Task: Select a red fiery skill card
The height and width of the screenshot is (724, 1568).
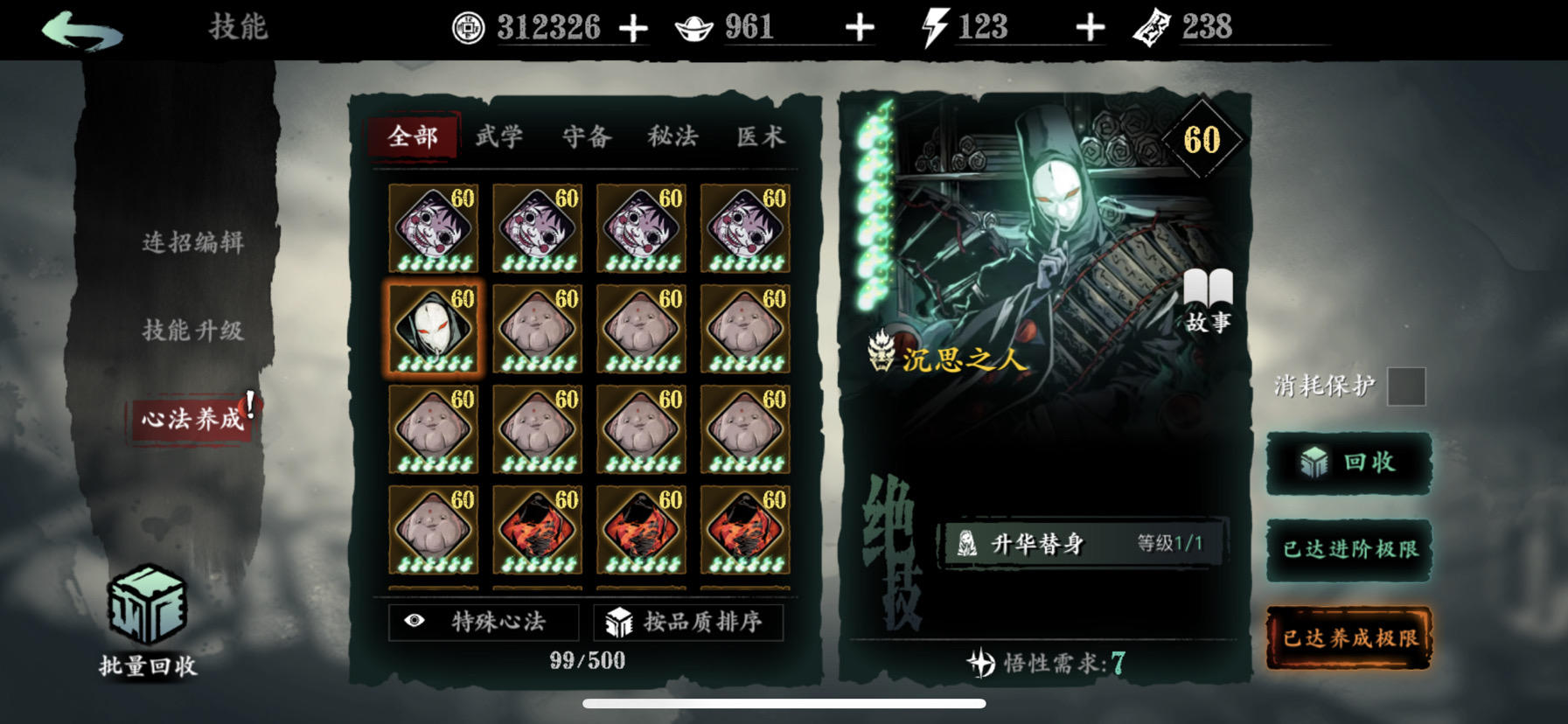Action: pos(537,527)
